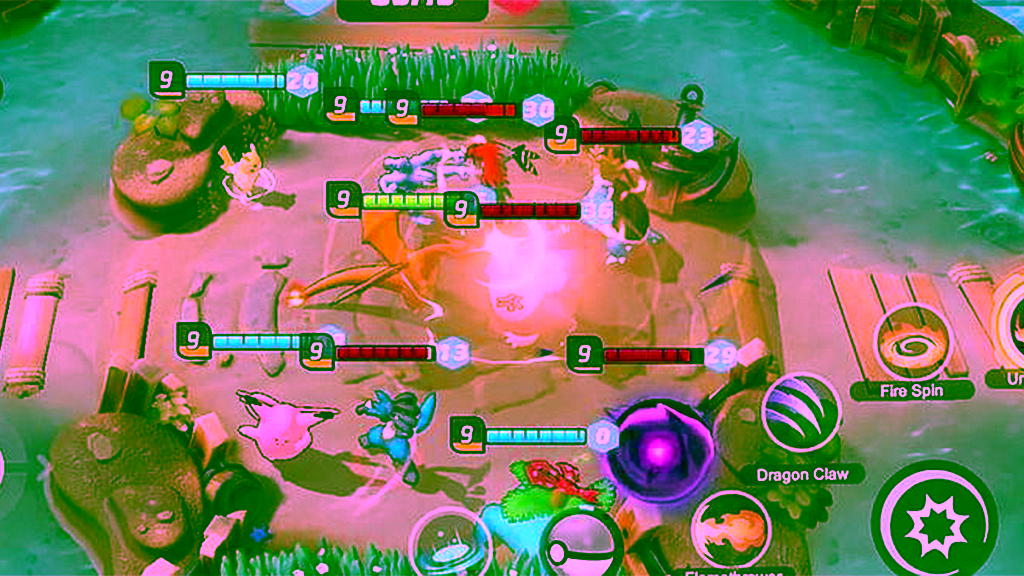Select the Poké Ball score button
1024x576 pixels.
(580, 547)
